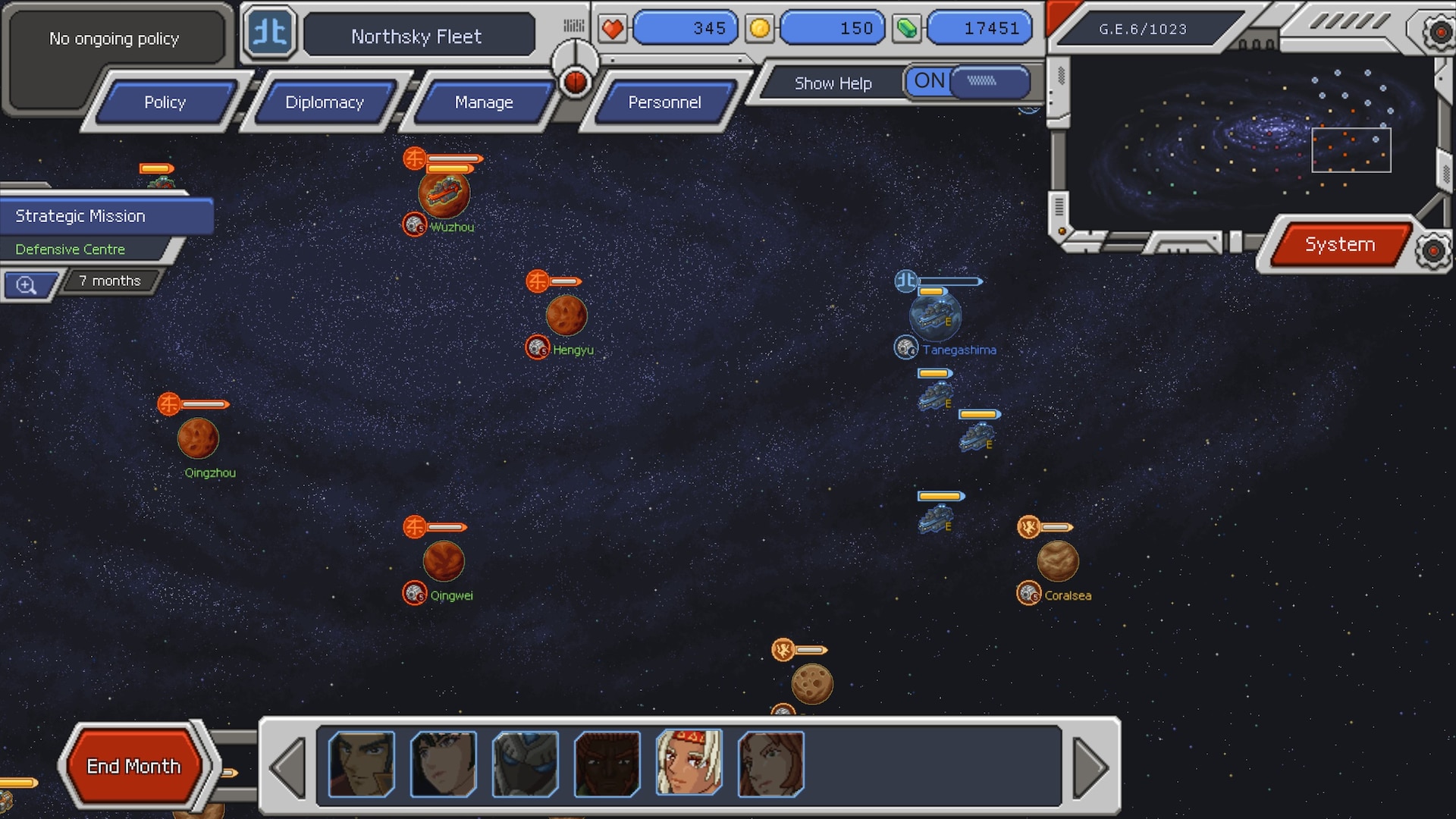
Task: Select the blue-helmeted officer portrait
Action: coord(525,764)
